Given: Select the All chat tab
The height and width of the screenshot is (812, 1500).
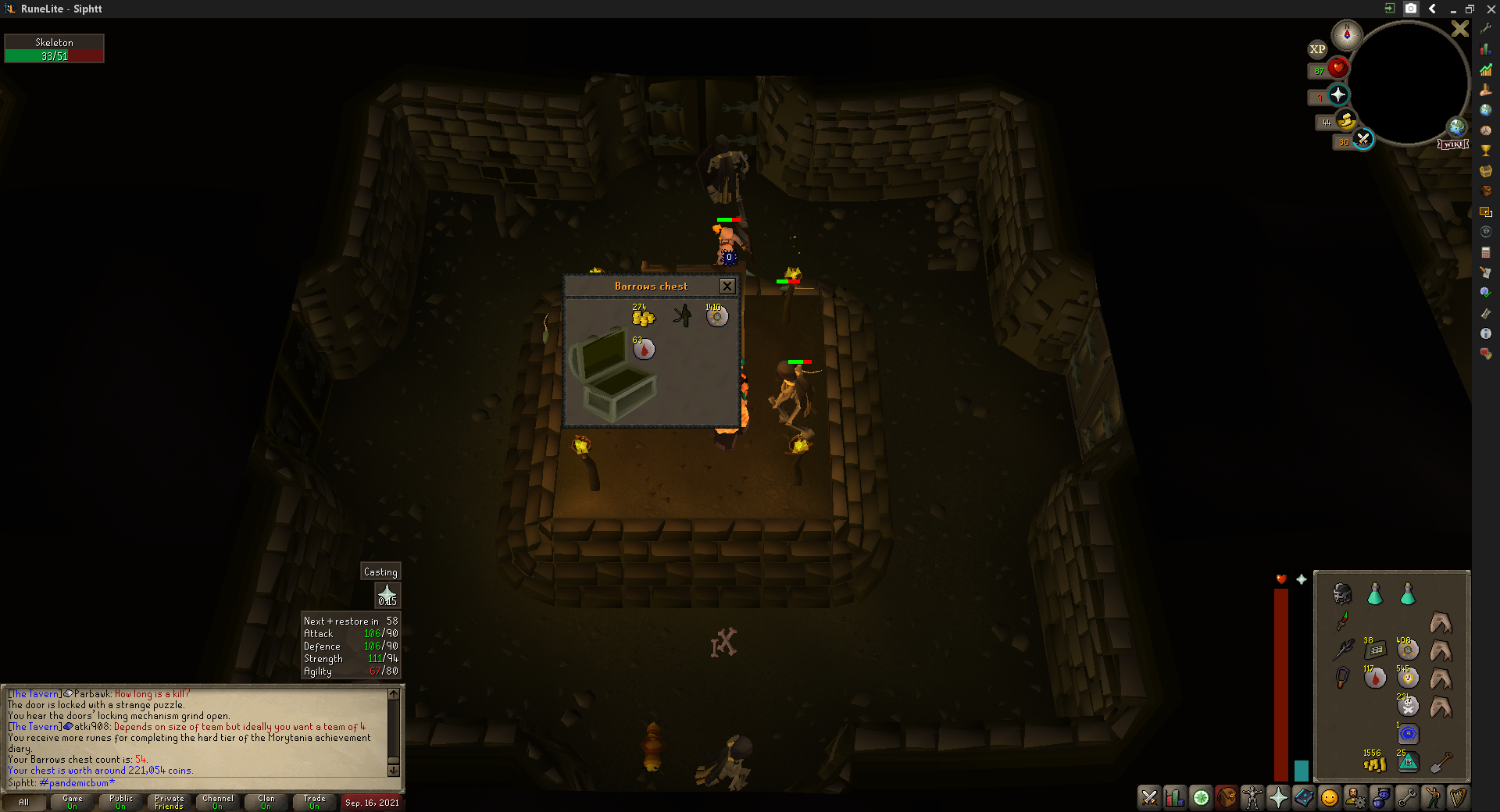Looking at the screenshot, I should pos(23,802).
